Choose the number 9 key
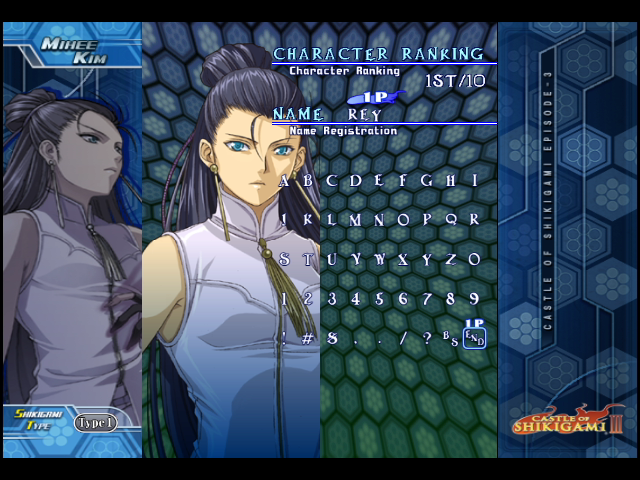640x480 pixels. (x=476, y=299)
